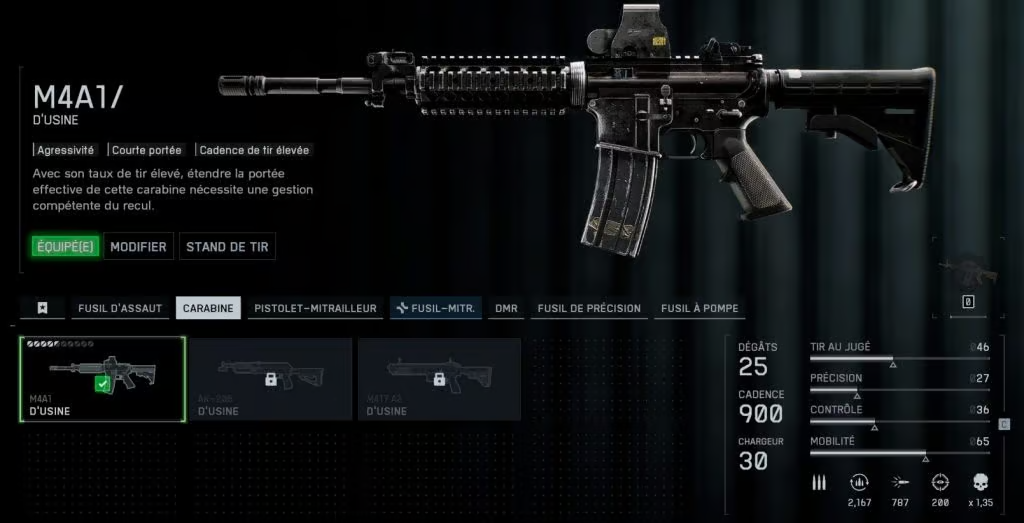The image size is (1024, 523).
Task: Click the locked M417 A2 weapon tile
Action: [x=439, y=378]
